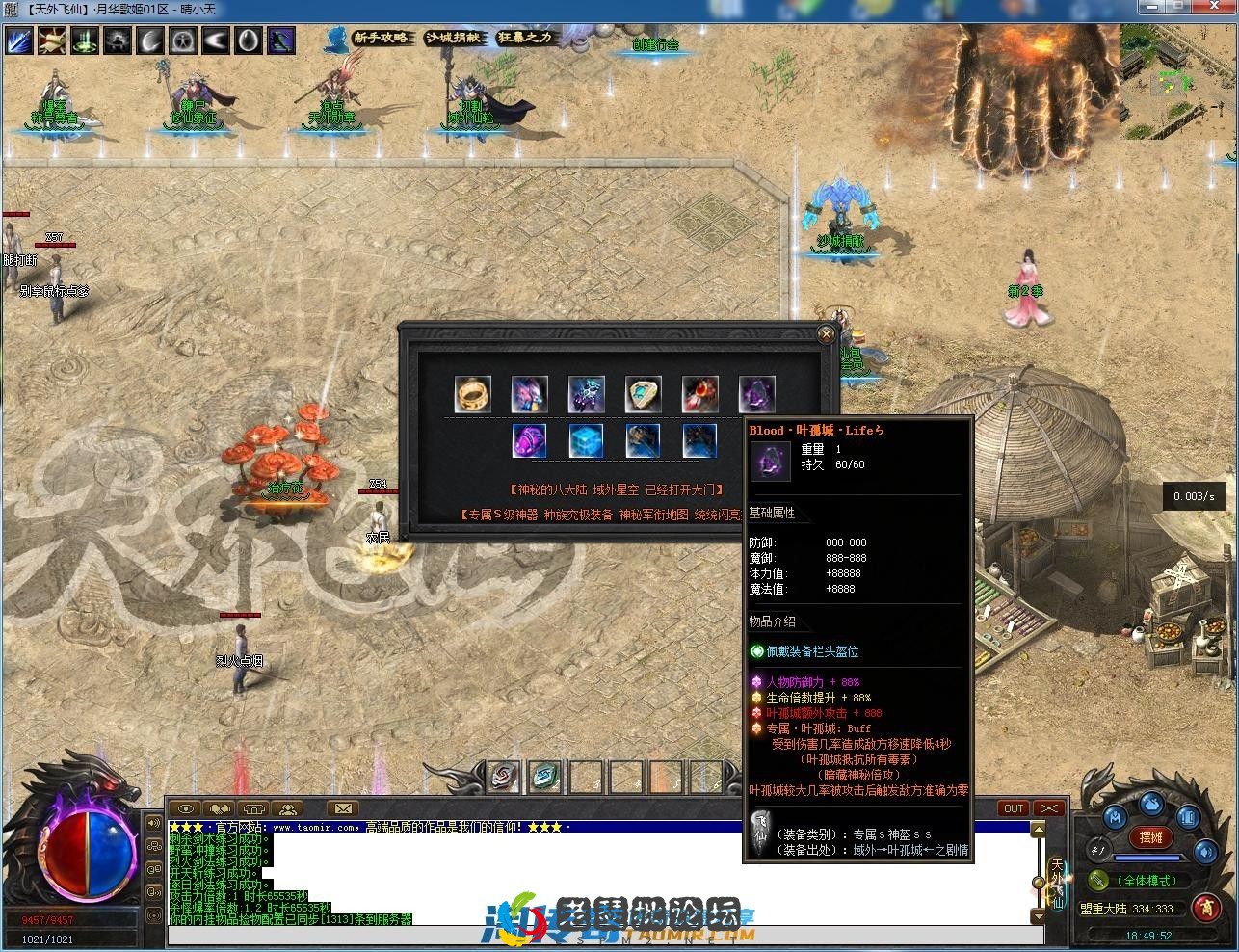
Task: Select the first sword skill in the skill bar
Action: [19, 40]
